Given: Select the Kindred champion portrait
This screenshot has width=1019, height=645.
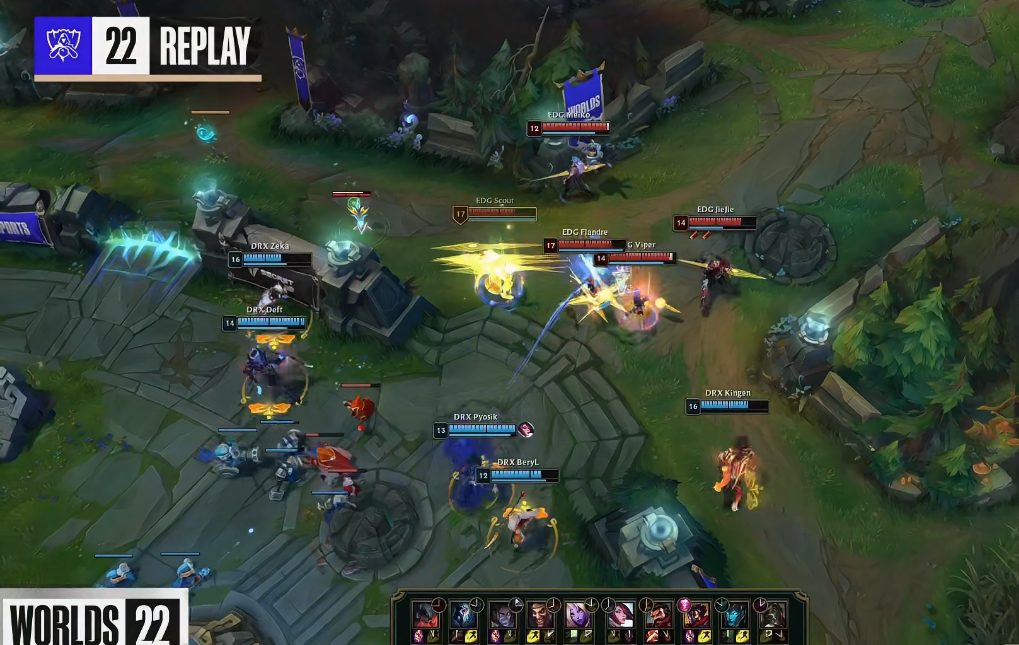Looking at the screenshot, I should [x=463, y=614].
